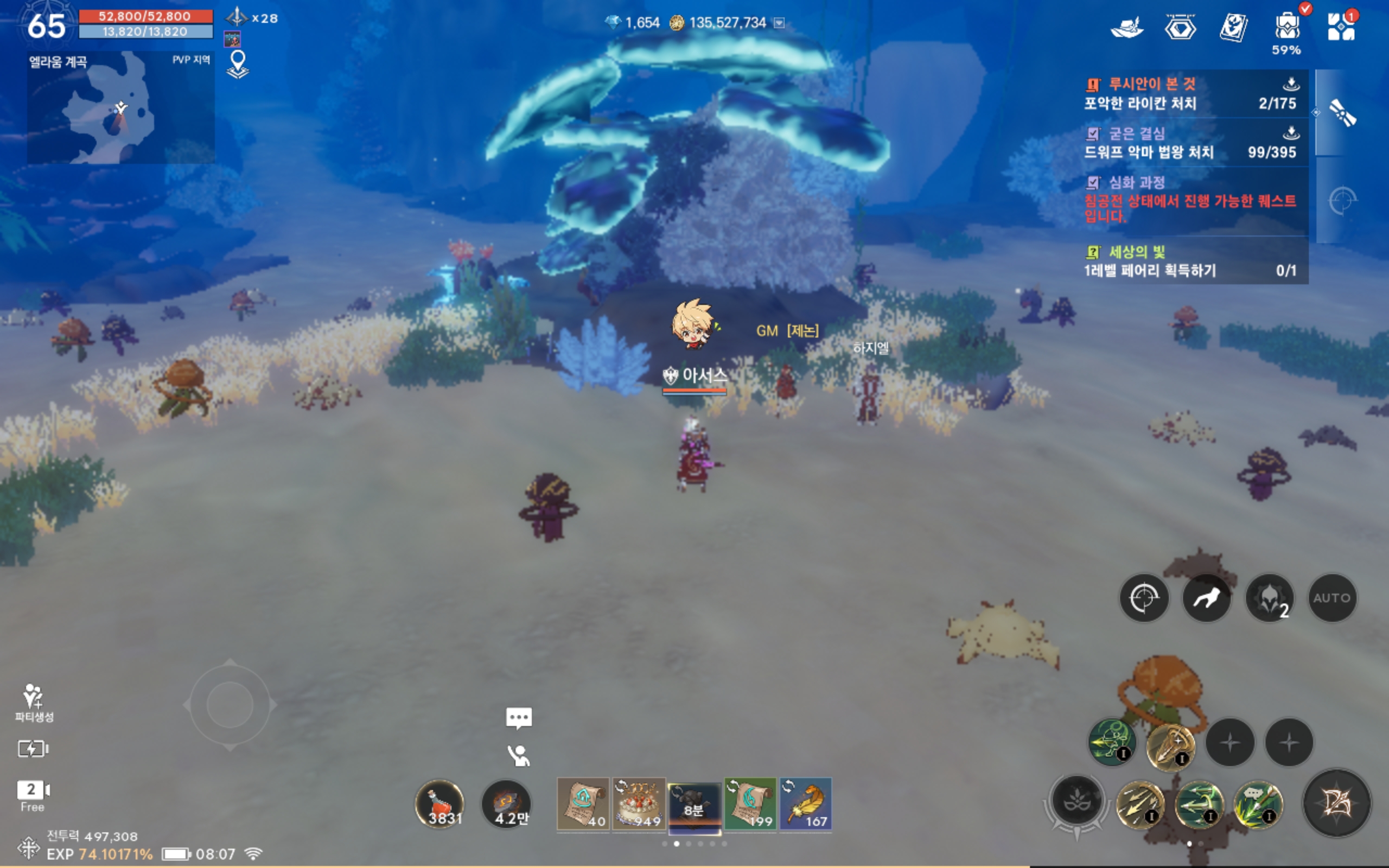The height and width of the screenshot is (868, 1389).
Task: Open the minimap of 엘라움 계곡
Action: [x=120, y=109]
